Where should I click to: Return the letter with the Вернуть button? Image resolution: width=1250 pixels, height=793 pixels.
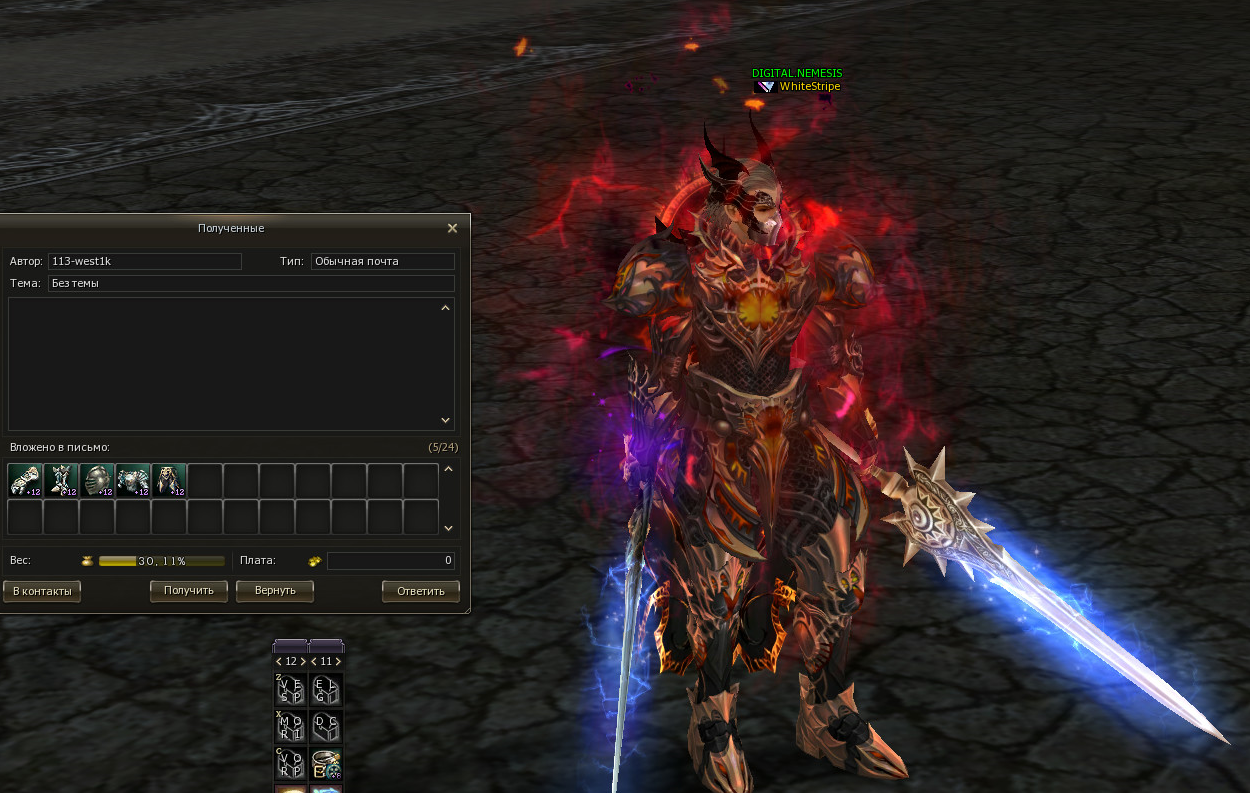[x=275, y=591]
